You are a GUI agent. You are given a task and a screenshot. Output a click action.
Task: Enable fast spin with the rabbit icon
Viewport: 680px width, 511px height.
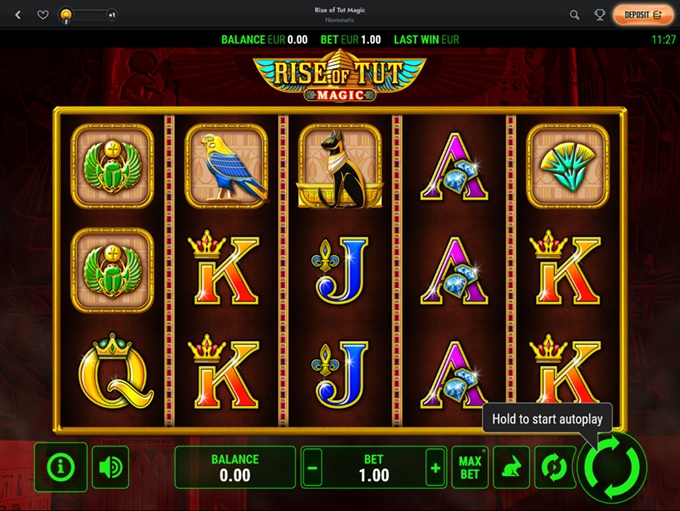pyautogui.click(x=512, y=467)
